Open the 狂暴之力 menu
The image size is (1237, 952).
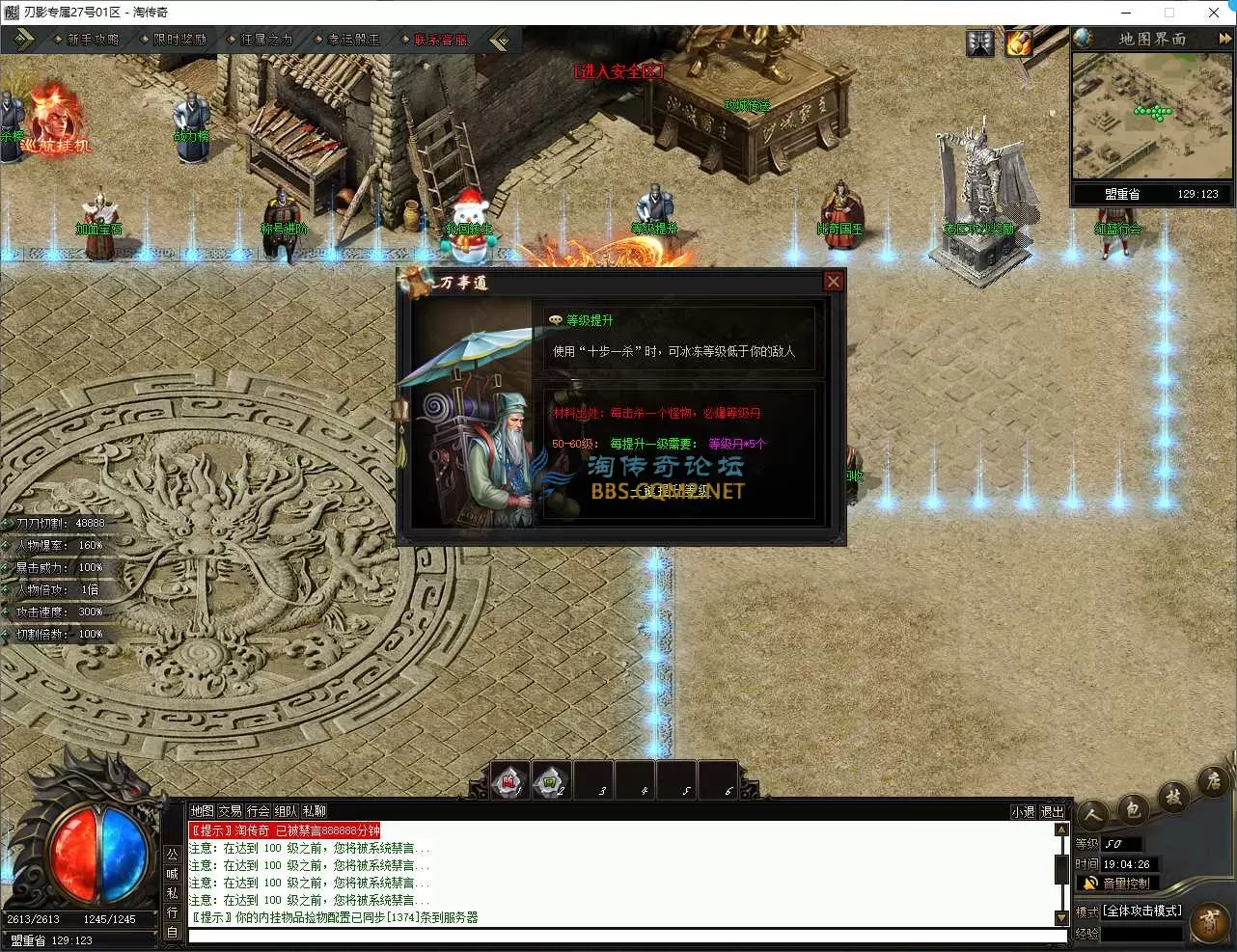[266, 40]
